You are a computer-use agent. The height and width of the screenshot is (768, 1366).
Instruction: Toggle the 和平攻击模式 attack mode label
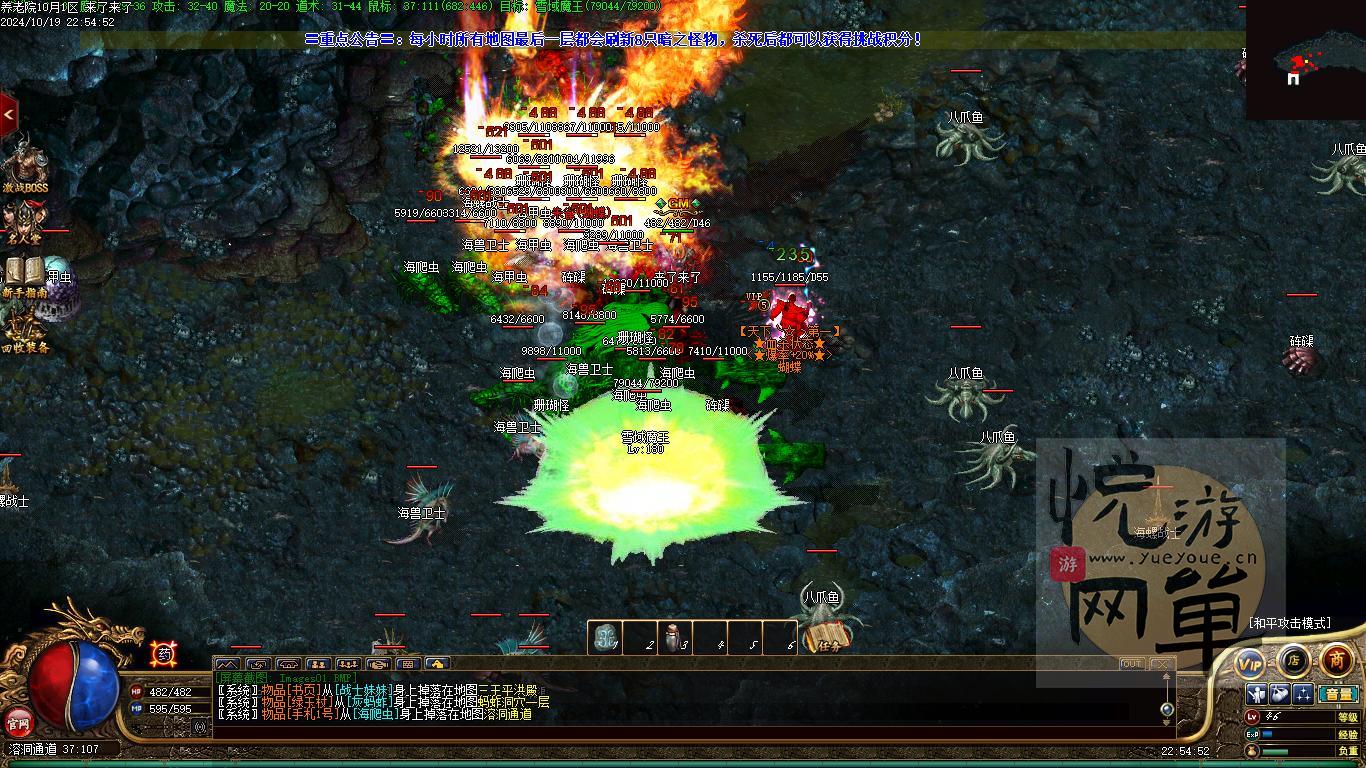coord(1289,623)
